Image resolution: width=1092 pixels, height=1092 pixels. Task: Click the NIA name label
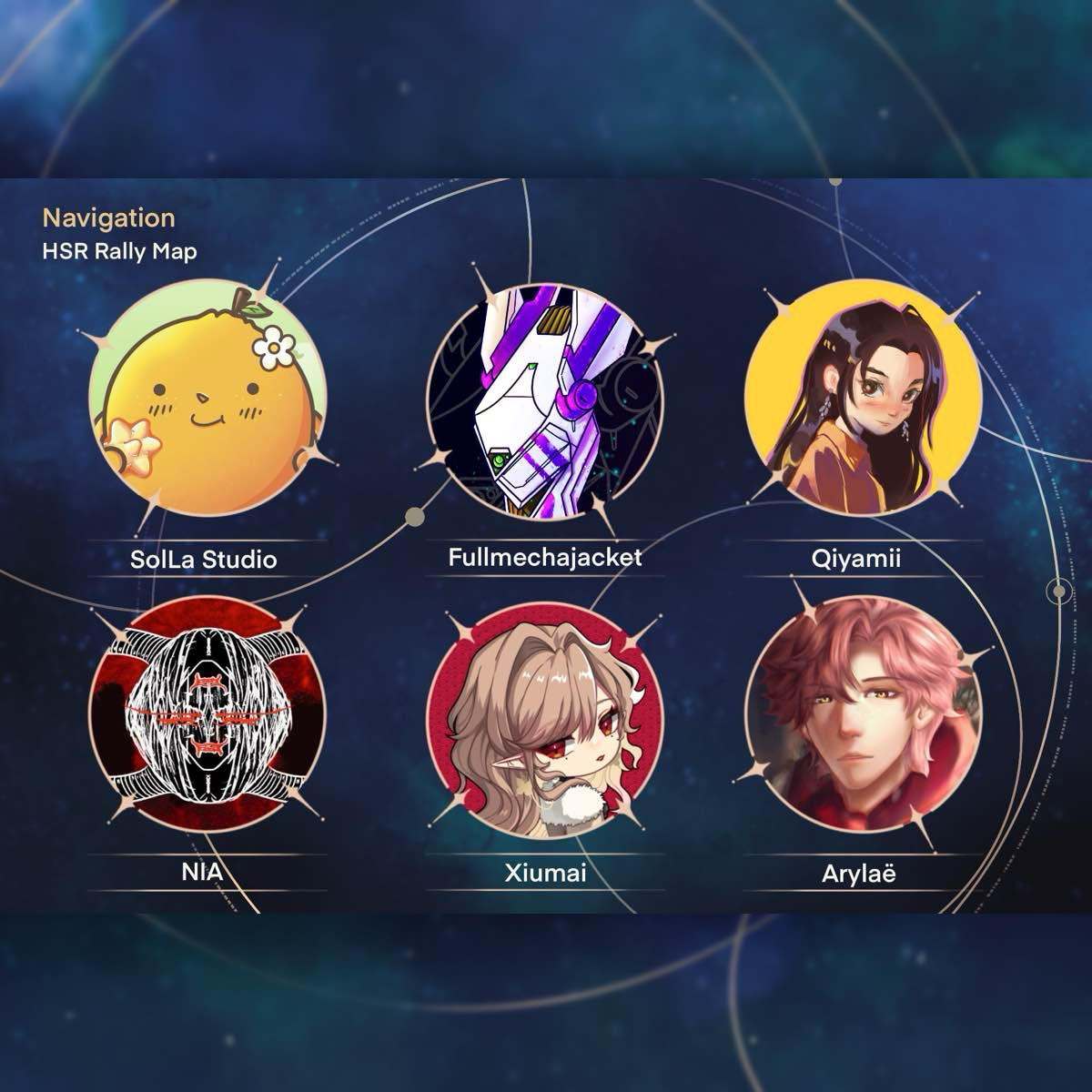[x=202, y=873]
